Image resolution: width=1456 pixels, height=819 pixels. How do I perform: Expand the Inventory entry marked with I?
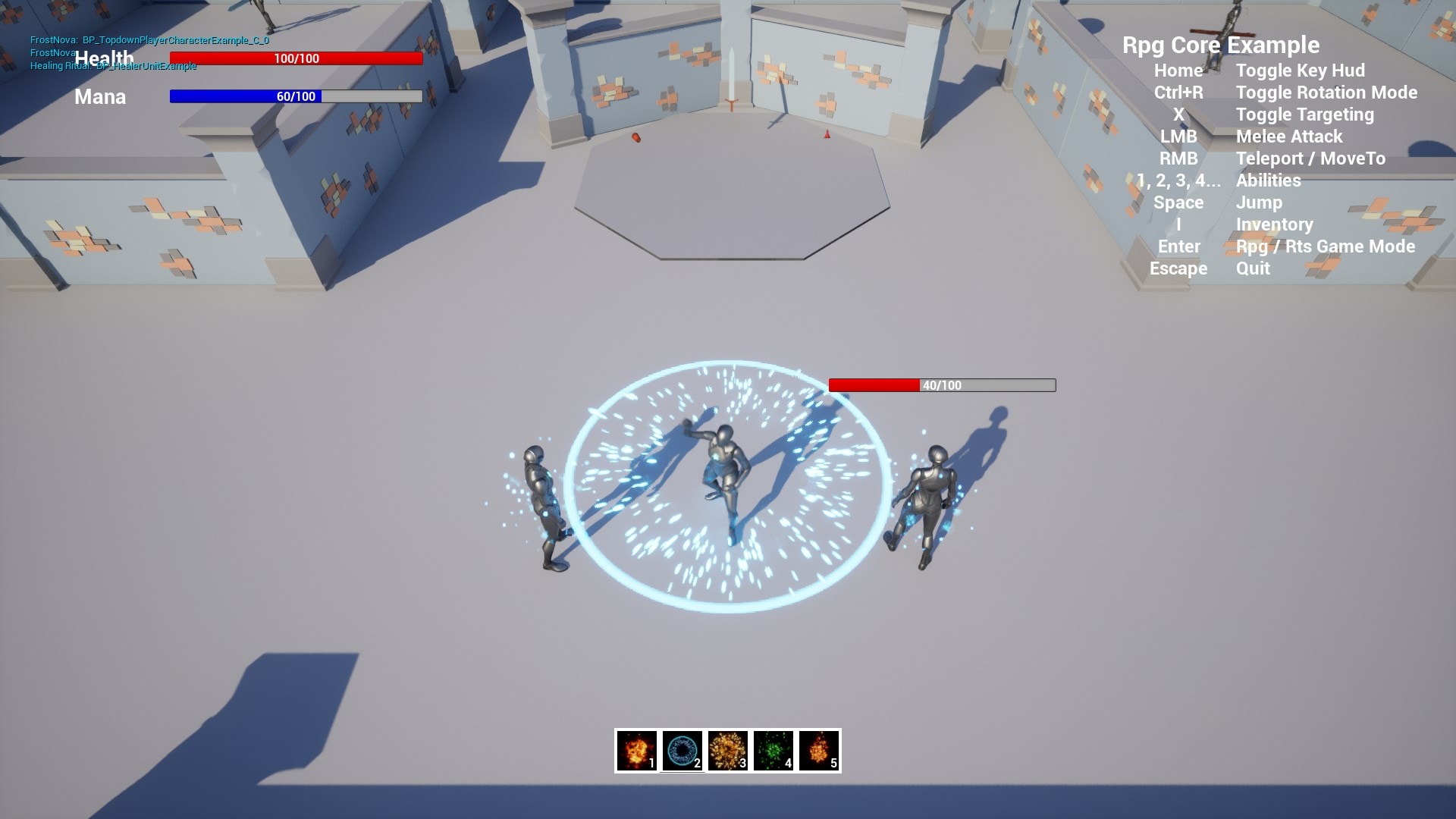point(1274,224)
